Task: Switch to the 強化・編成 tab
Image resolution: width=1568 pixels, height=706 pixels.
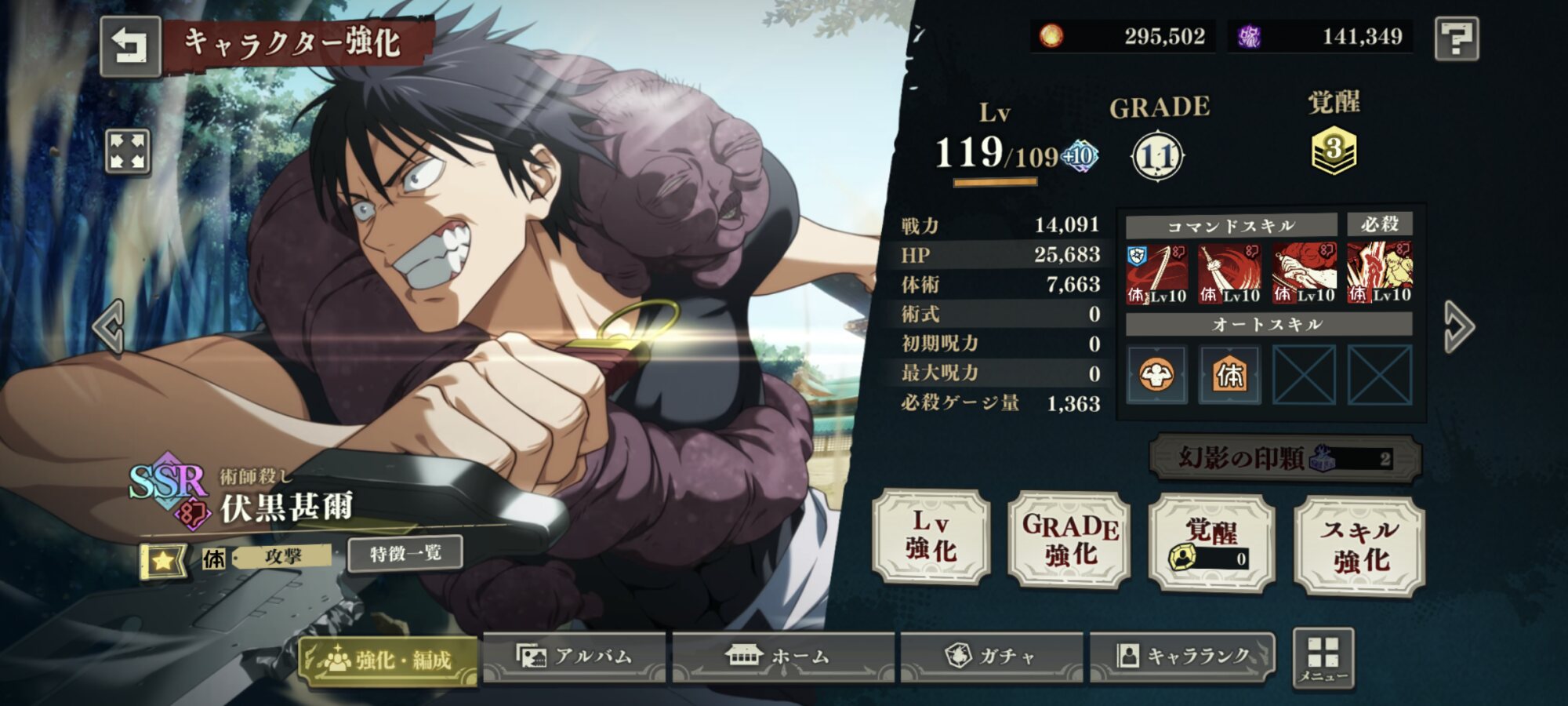Action: click(390, 659)
